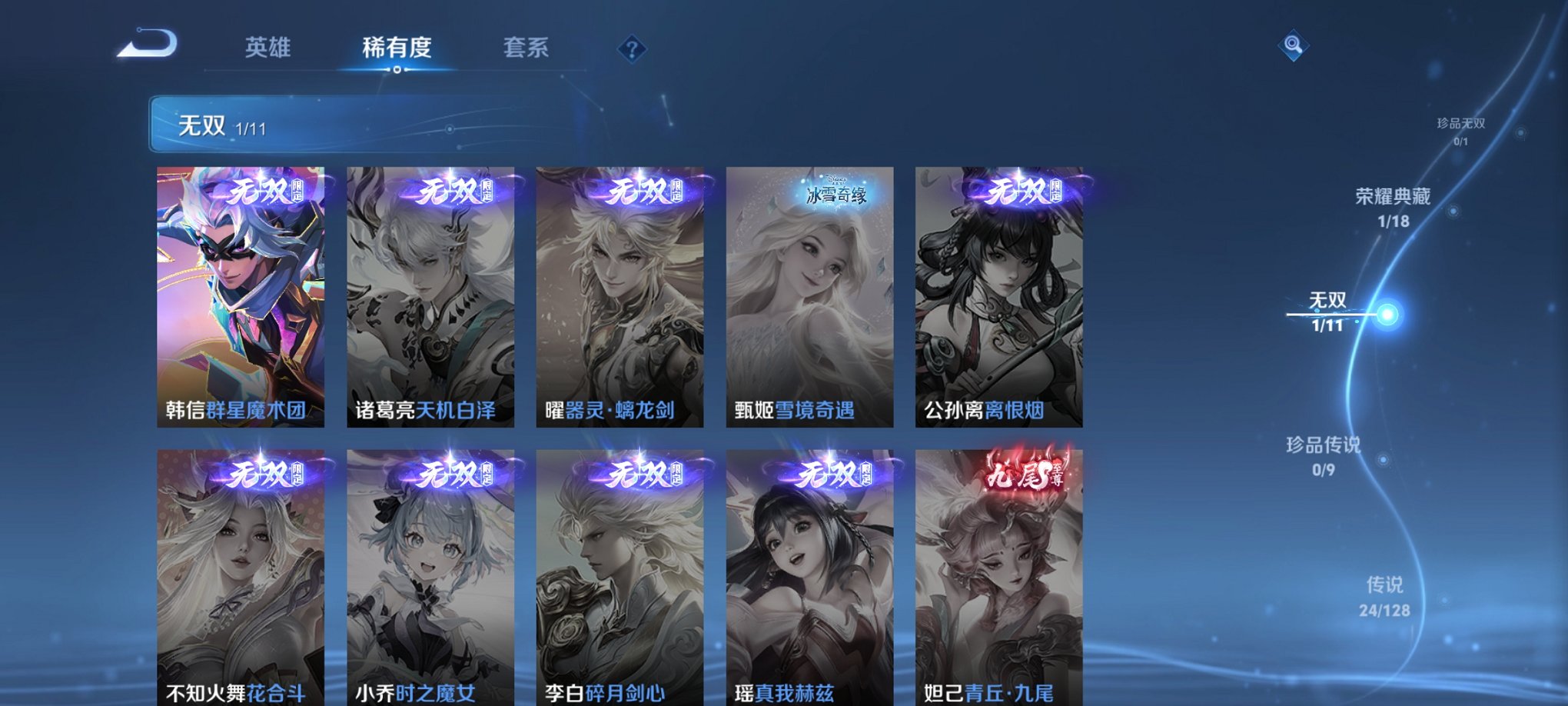Click the help question mark icon
Image resolution: width=1568 pixels, height=706 pixels.
coord(632,50)
